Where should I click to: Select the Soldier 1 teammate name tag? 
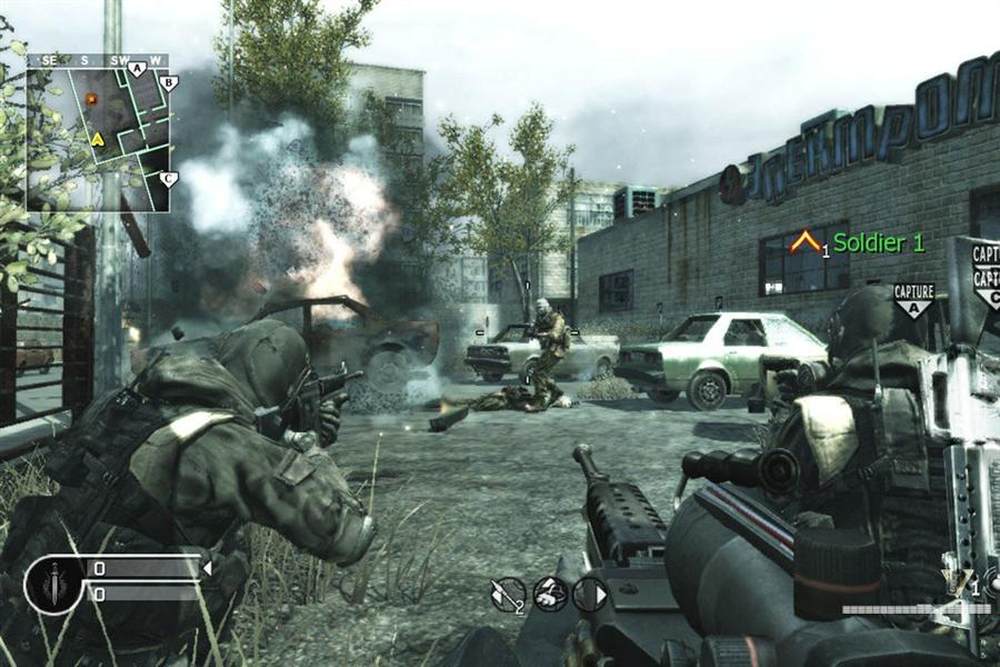(878, 243)
